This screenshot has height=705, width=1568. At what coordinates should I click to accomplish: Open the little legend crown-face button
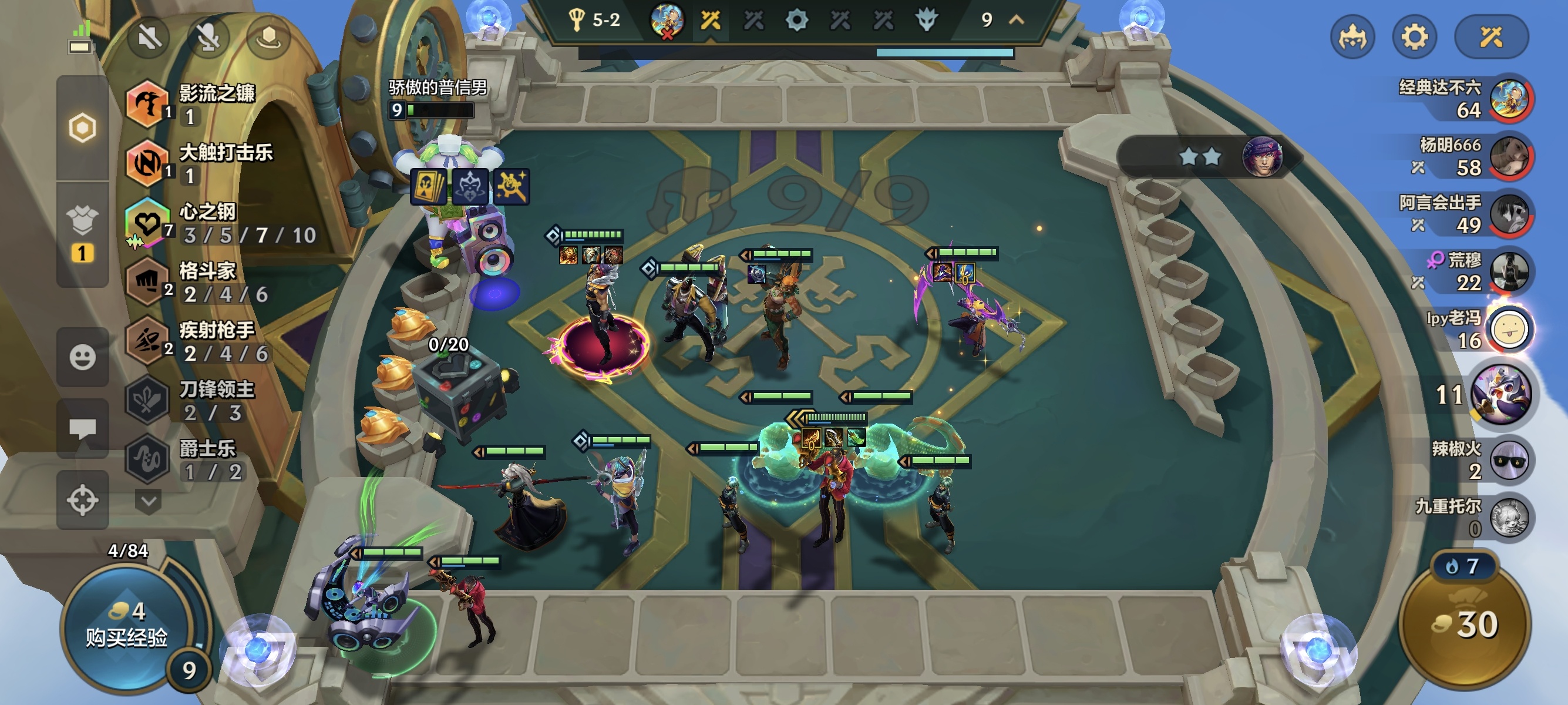(1352, 38)
